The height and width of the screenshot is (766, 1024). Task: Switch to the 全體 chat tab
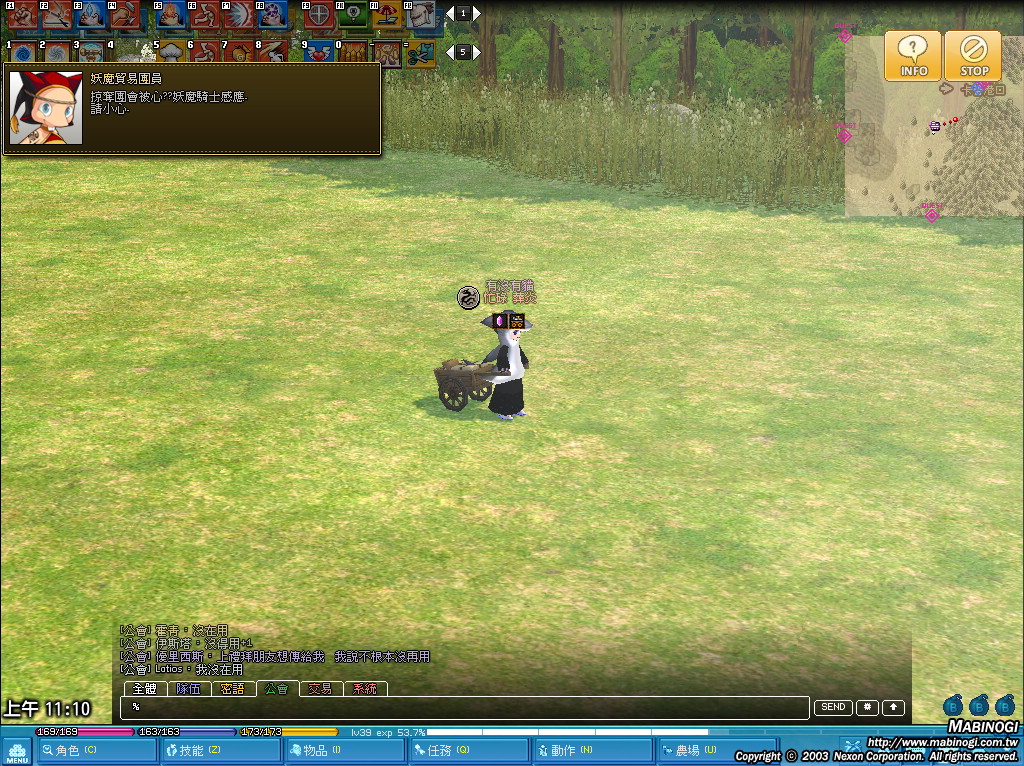click(x=145, y=689)
